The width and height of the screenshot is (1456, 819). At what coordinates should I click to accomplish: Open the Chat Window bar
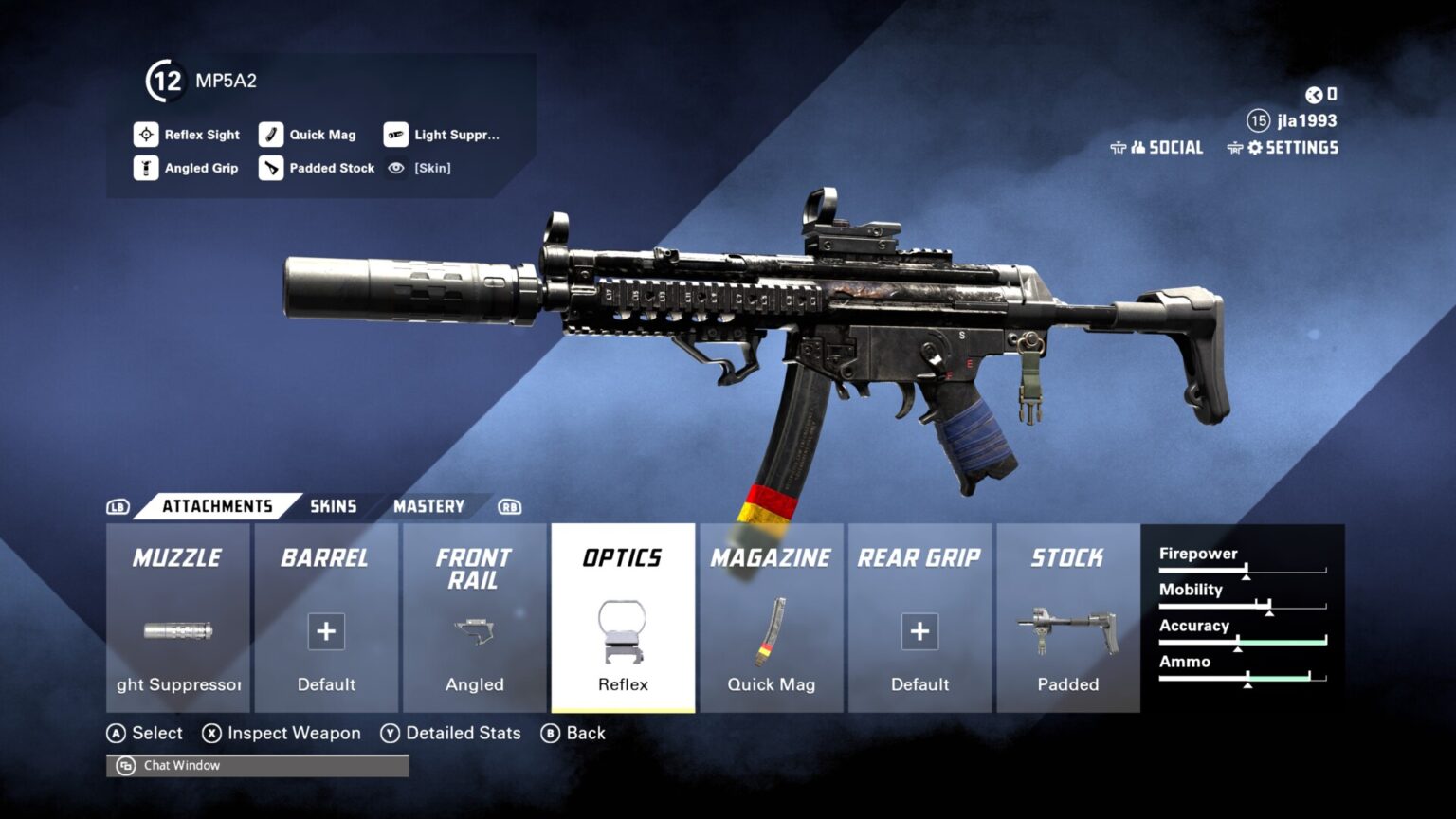click(x=258, y=765)
